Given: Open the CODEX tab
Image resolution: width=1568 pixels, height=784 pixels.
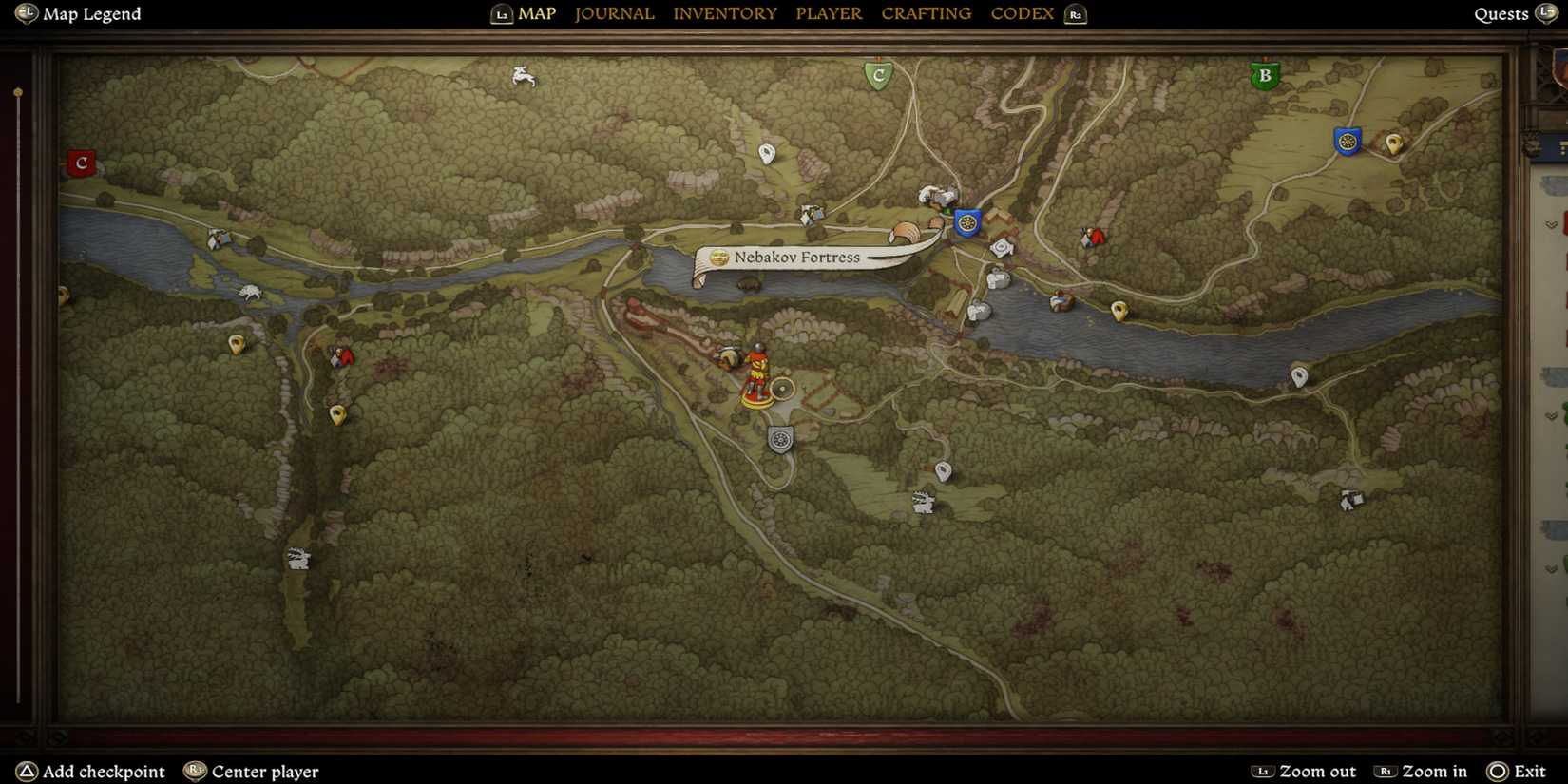Looking at the screenshot, I should tap(1022, 13).
